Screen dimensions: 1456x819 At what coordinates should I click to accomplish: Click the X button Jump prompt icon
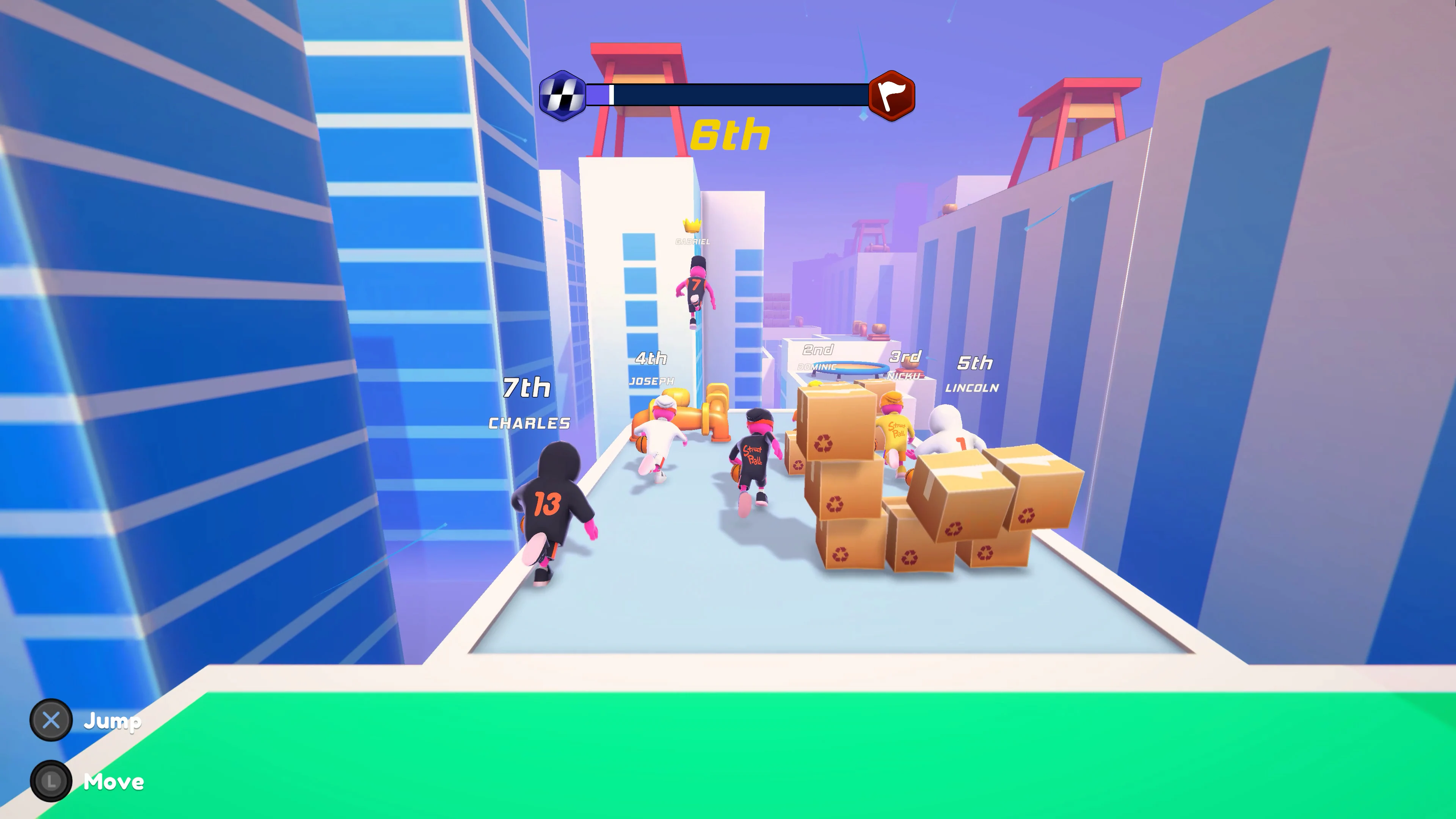click(51, 721)
